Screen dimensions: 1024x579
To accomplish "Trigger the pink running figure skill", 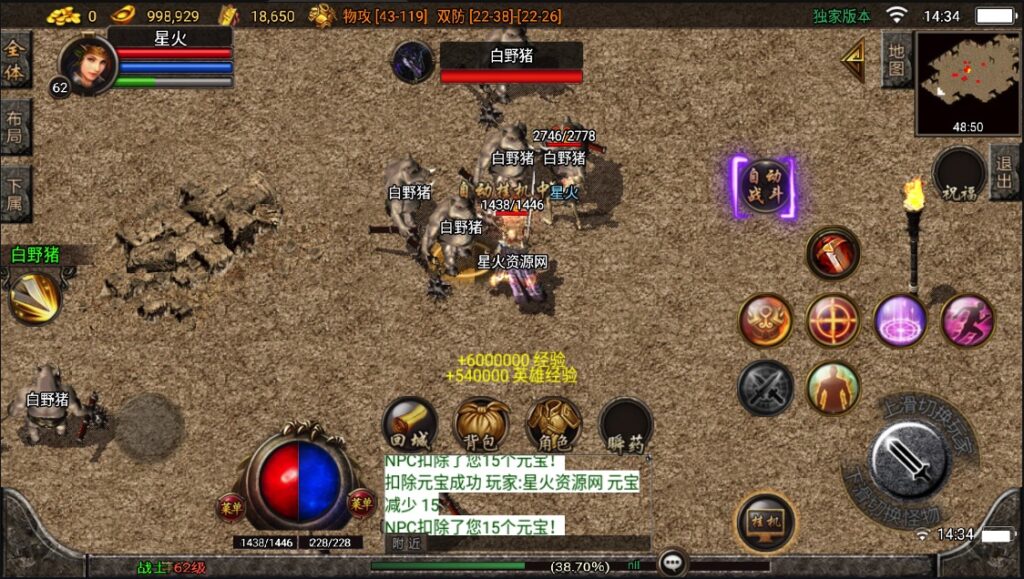I will [967, 320].
